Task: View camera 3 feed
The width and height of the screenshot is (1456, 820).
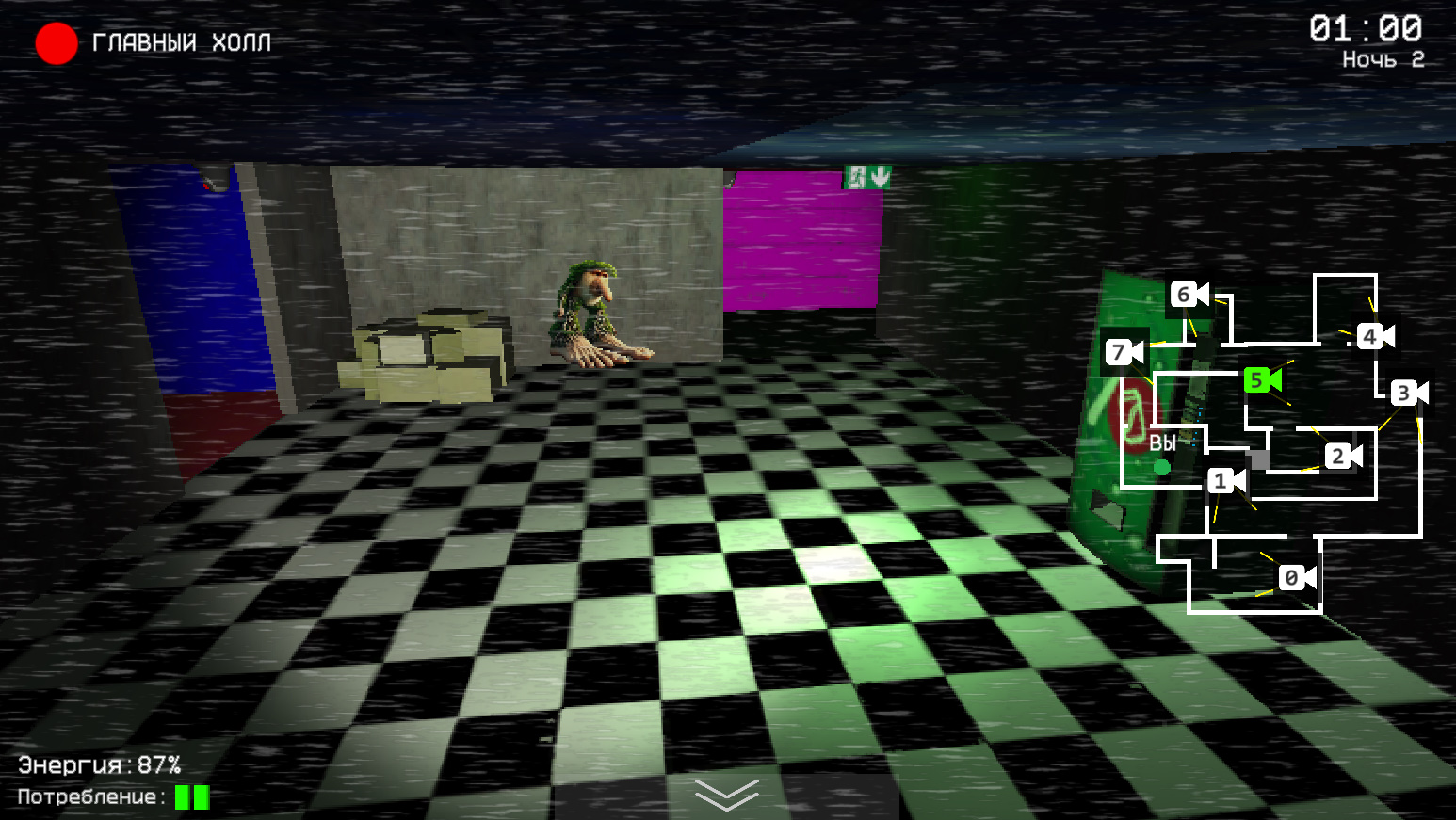Action: (x=1405, y=392)
